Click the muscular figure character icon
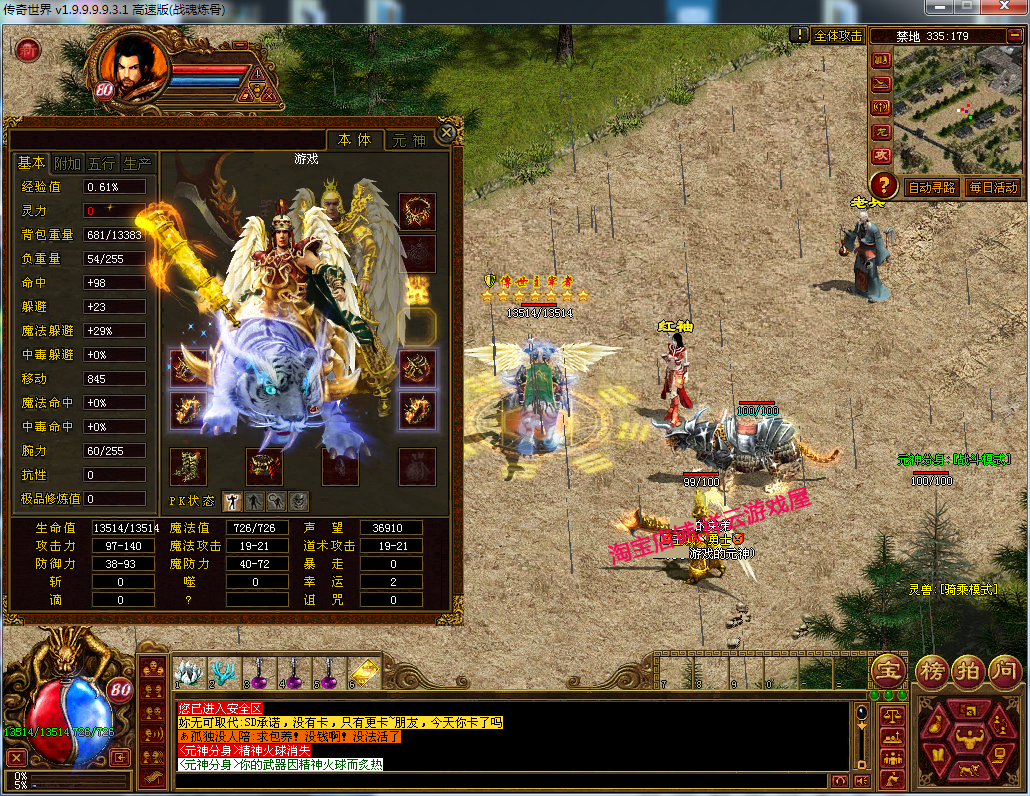 point(970,740)
